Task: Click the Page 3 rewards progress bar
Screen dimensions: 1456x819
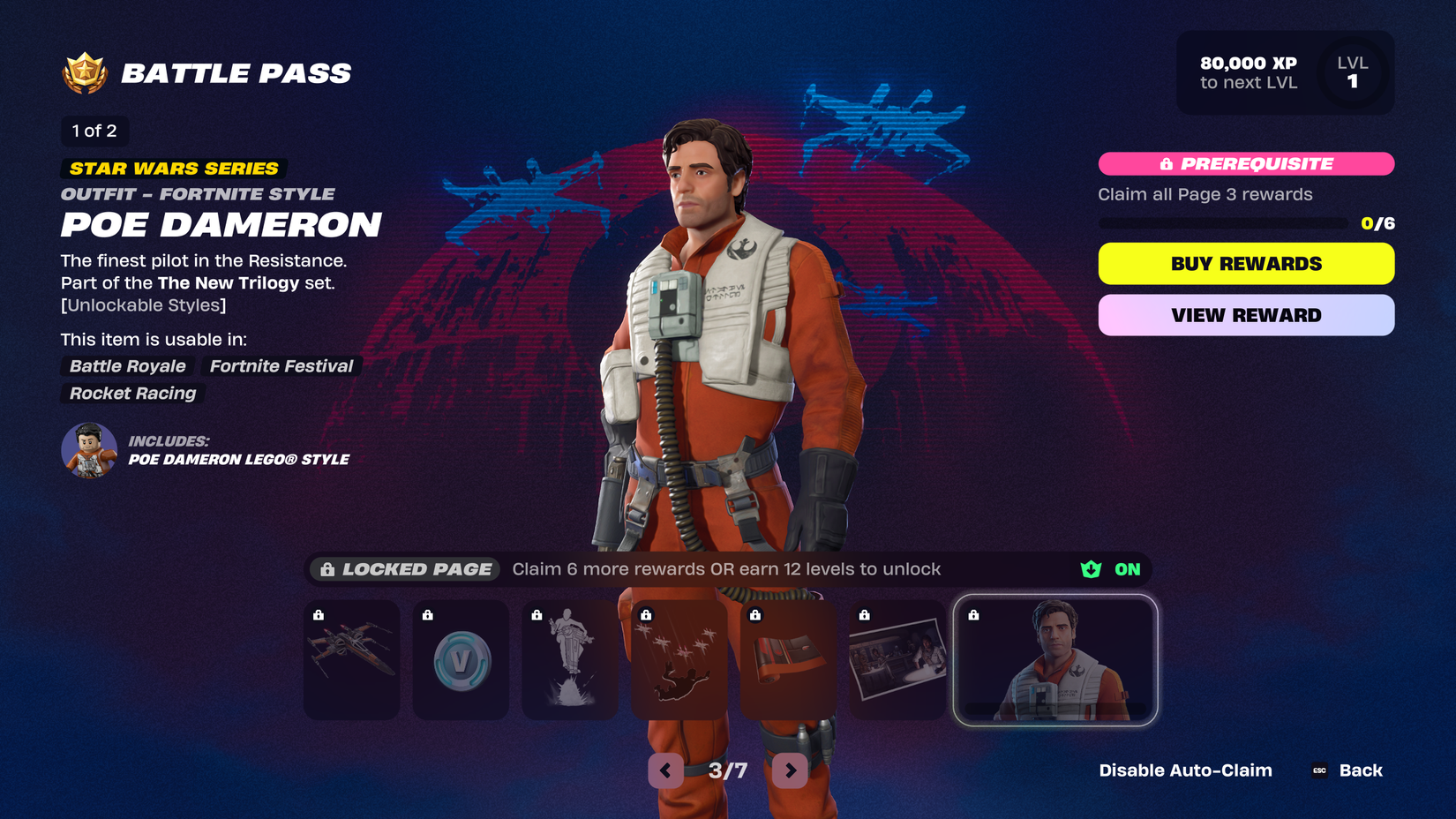Action: pos(1222,223)
